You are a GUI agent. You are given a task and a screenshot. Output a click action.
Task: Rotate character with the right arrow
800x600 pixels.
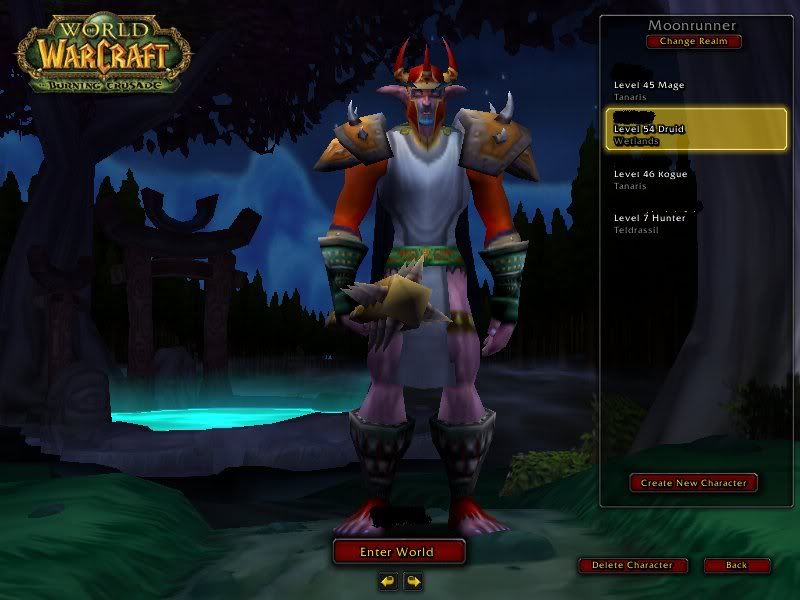412,580
